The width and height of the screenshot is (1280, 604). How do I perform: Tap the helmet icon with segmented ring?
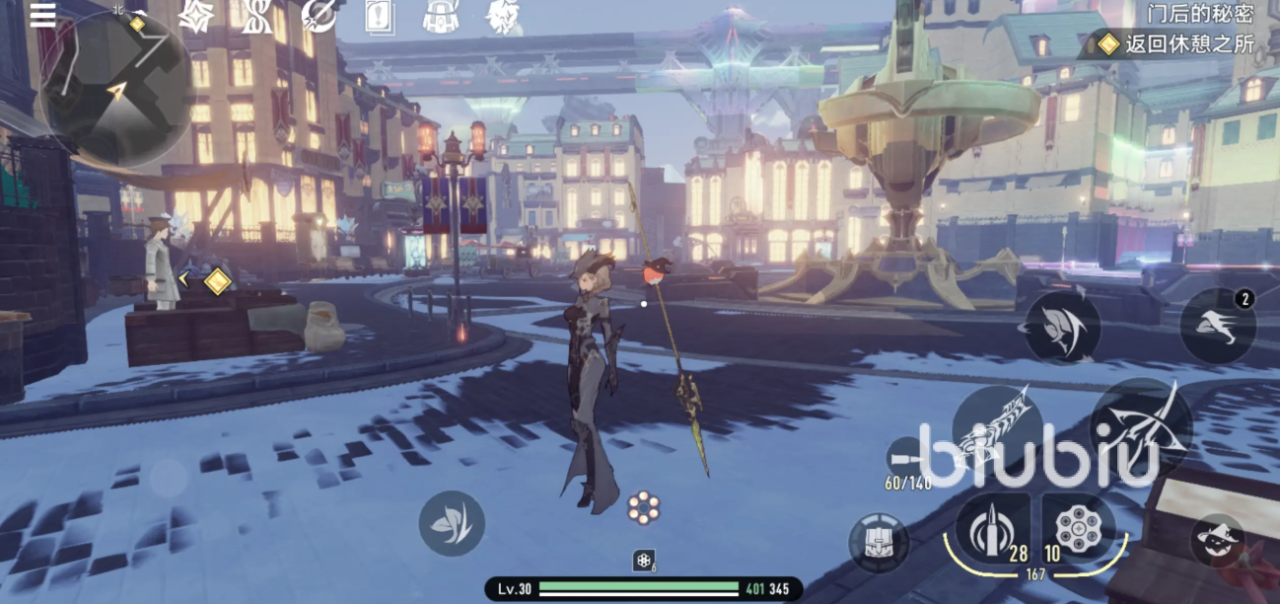(x=879, y=543)
